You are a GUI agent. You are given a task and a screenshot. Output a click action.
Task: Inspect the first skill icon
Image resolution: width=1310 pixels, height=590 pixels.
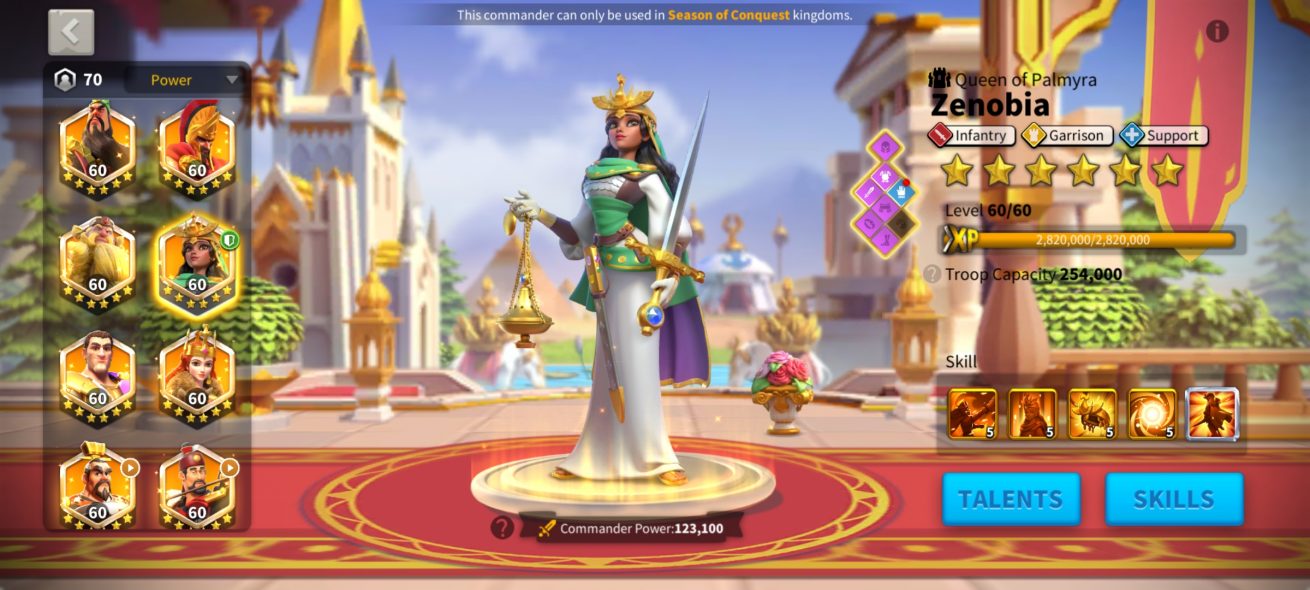point(972,414)
